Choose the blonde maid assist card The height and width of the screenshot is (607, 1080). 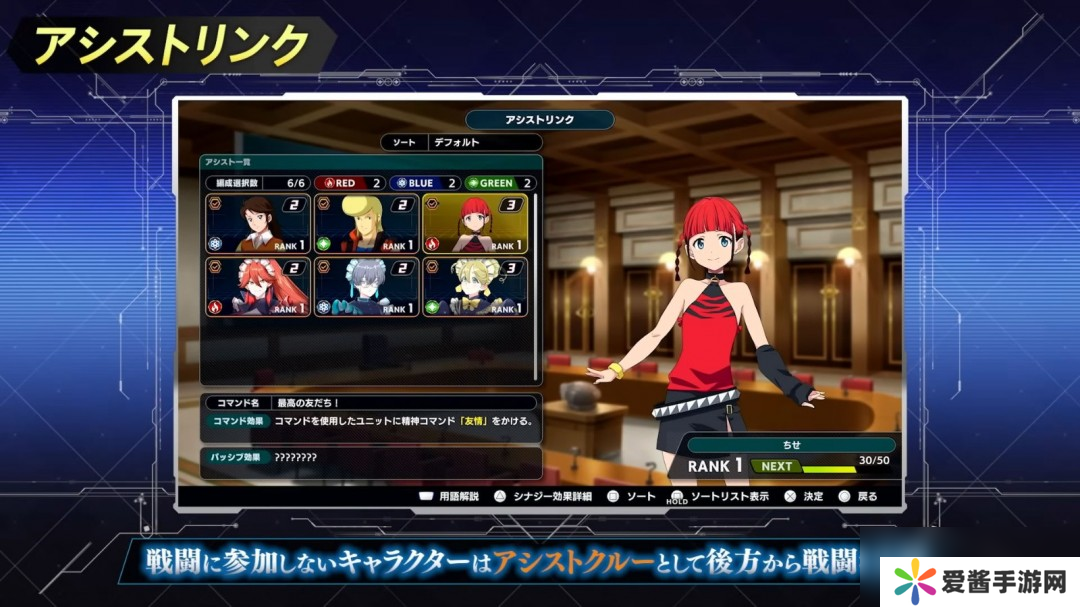pos(475,287)
